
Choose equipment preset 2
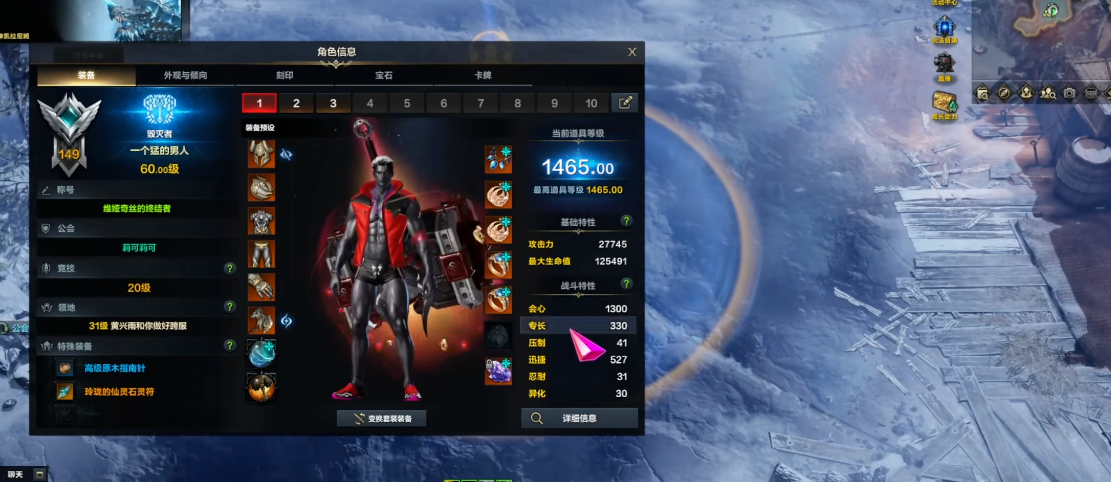point(296,103)
